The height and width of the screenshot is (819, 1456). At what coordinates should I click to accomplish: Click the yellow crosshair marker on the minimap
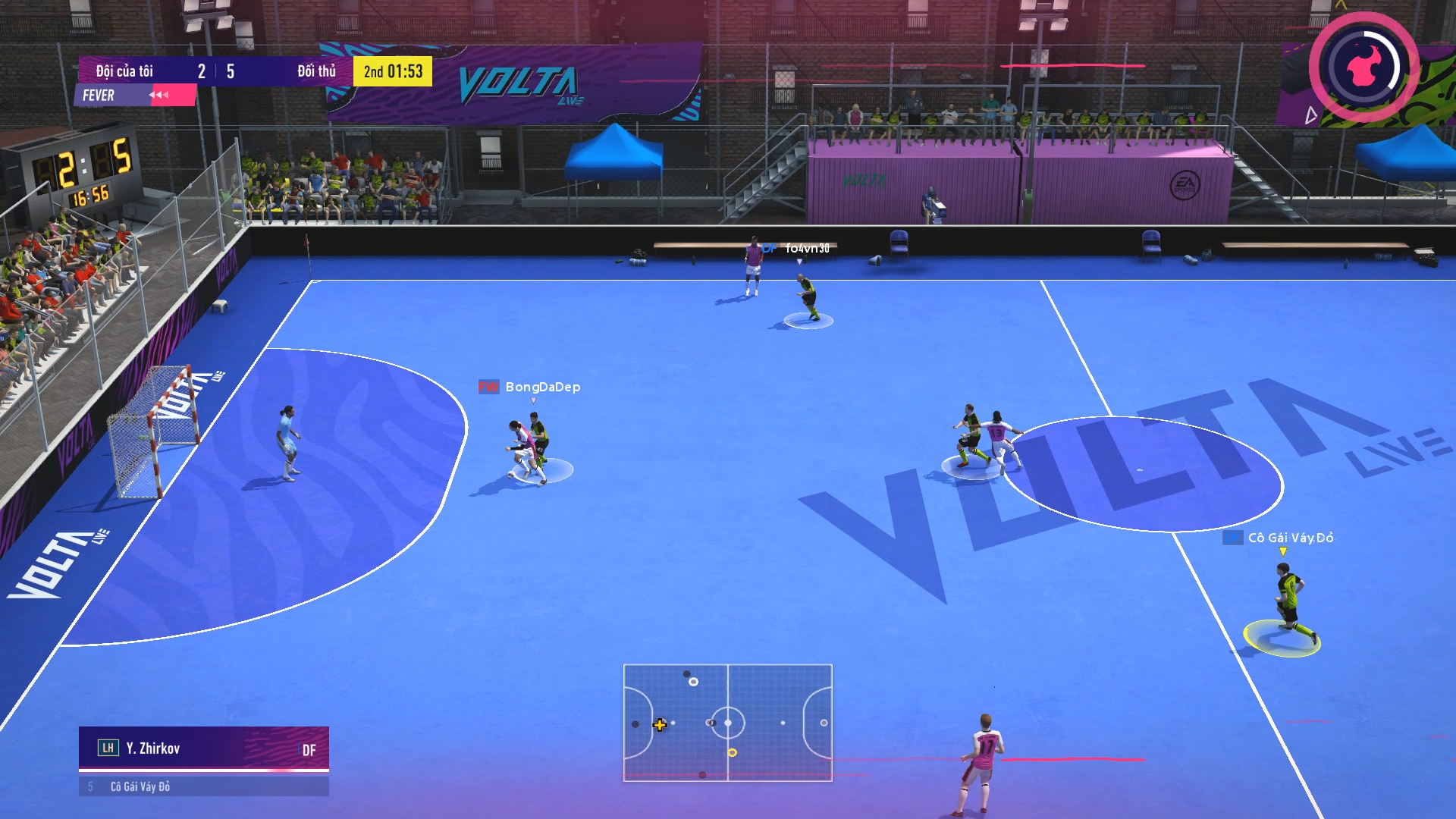659,725
